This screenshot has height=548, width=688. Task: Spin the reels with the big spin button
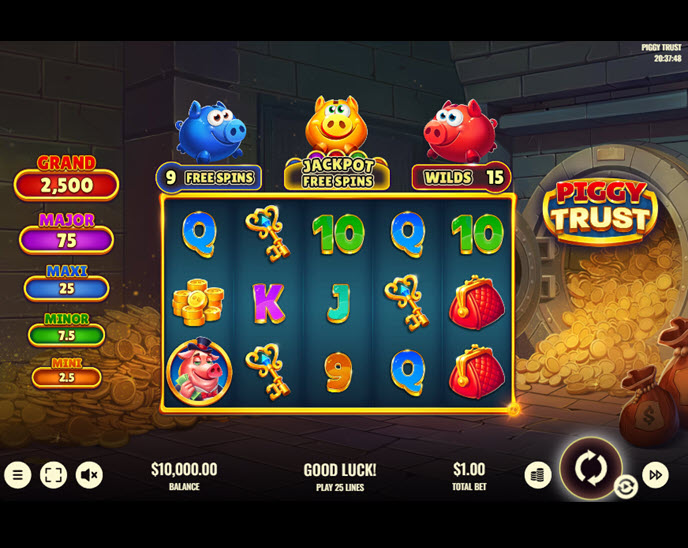tap(590, 468)
